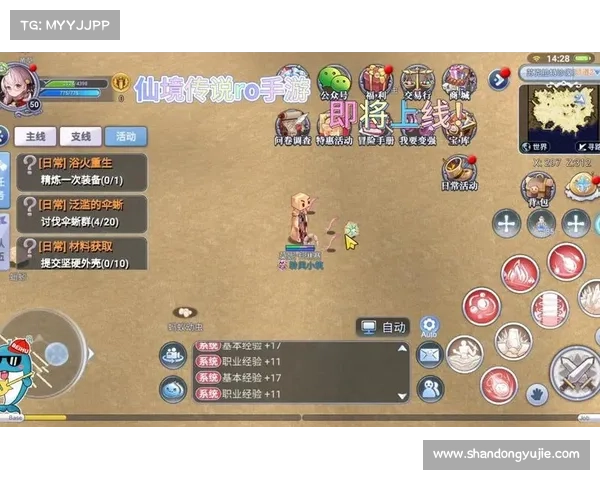Image resolution: width=600 pixels, height=480 pixels.
Task: Toggle the 自动 auto-battle button
Action: click(384, 327)
